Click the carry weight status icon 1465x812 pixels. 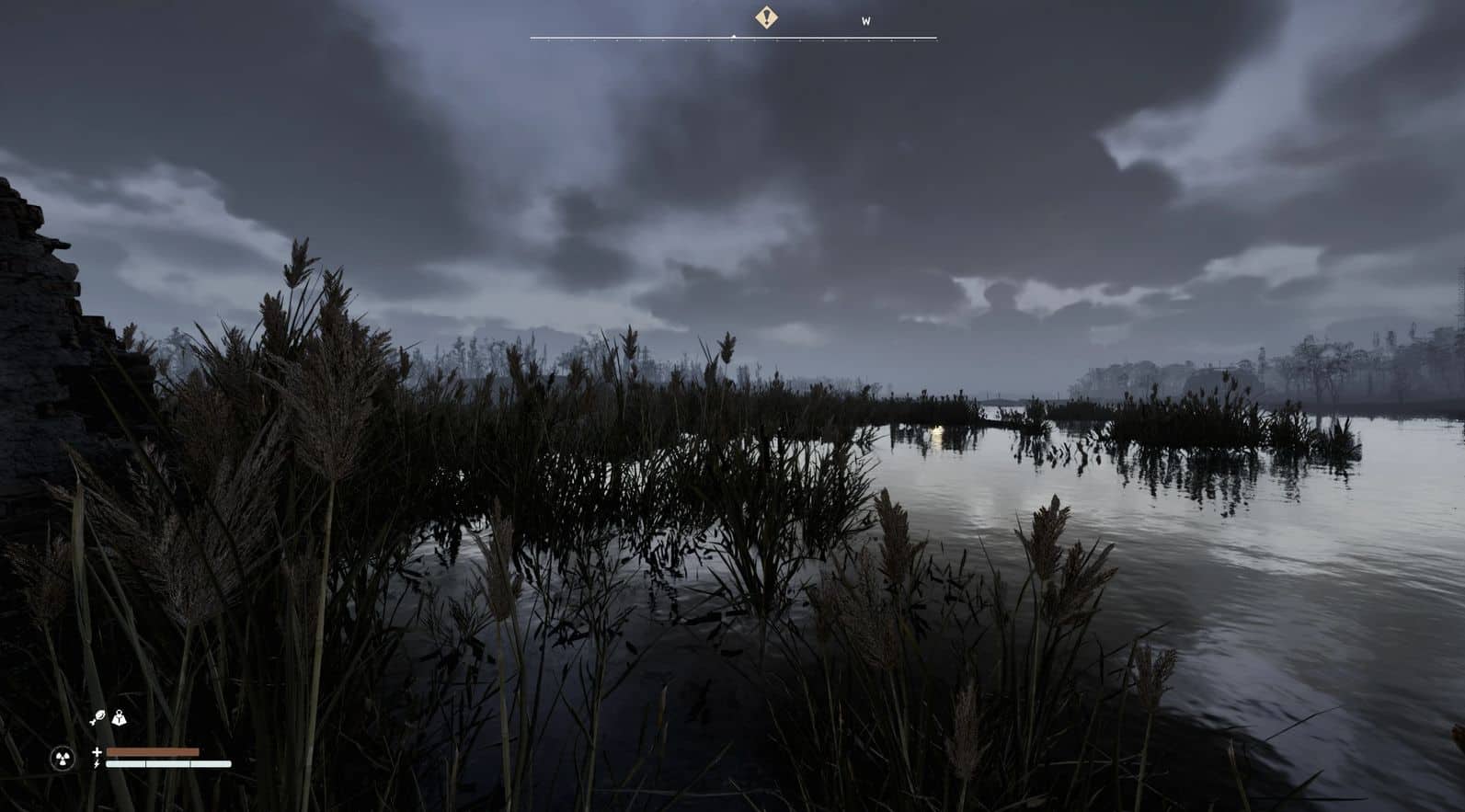pyautogui.click(x=119, y=718)
